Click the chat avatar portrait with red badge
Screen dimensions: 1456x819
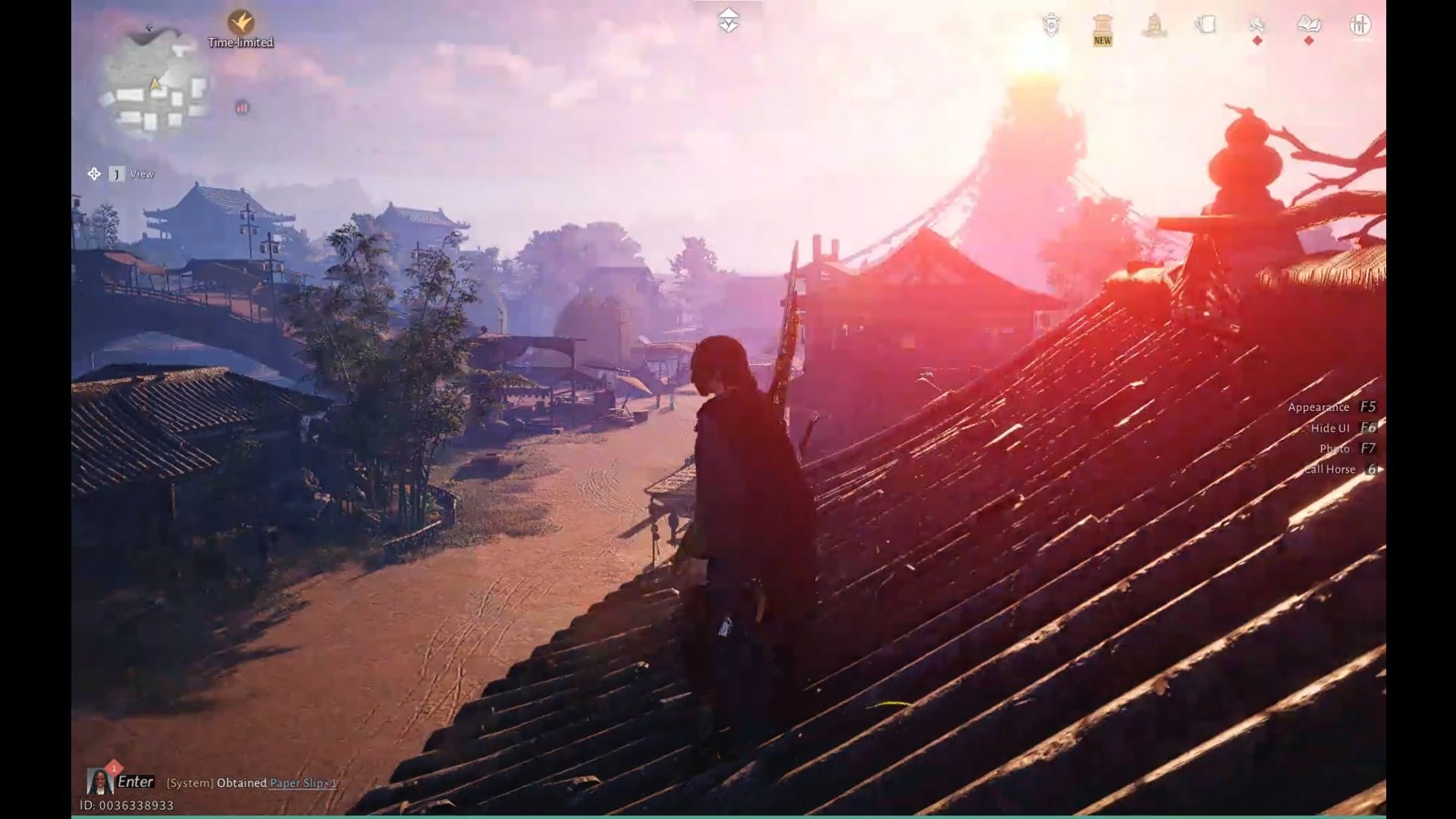coord(100,782)
